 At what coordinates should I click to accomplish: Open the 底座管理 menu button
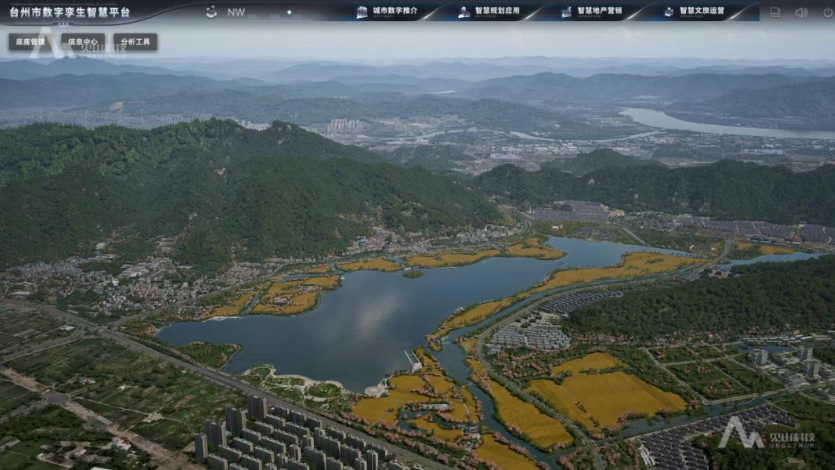[x=31, y=42]
